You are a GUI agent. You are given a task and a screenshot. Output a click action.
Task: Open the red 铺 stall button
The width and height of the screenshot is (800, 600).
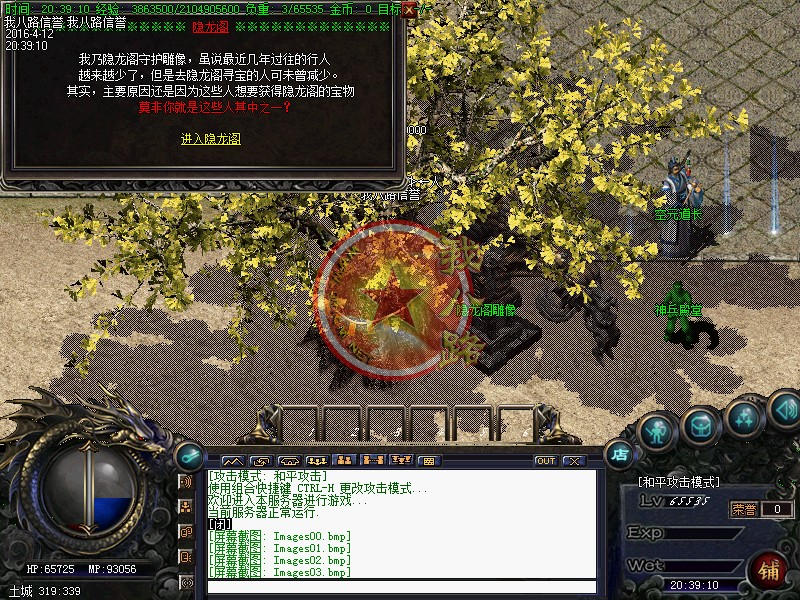tap(768, 571)
